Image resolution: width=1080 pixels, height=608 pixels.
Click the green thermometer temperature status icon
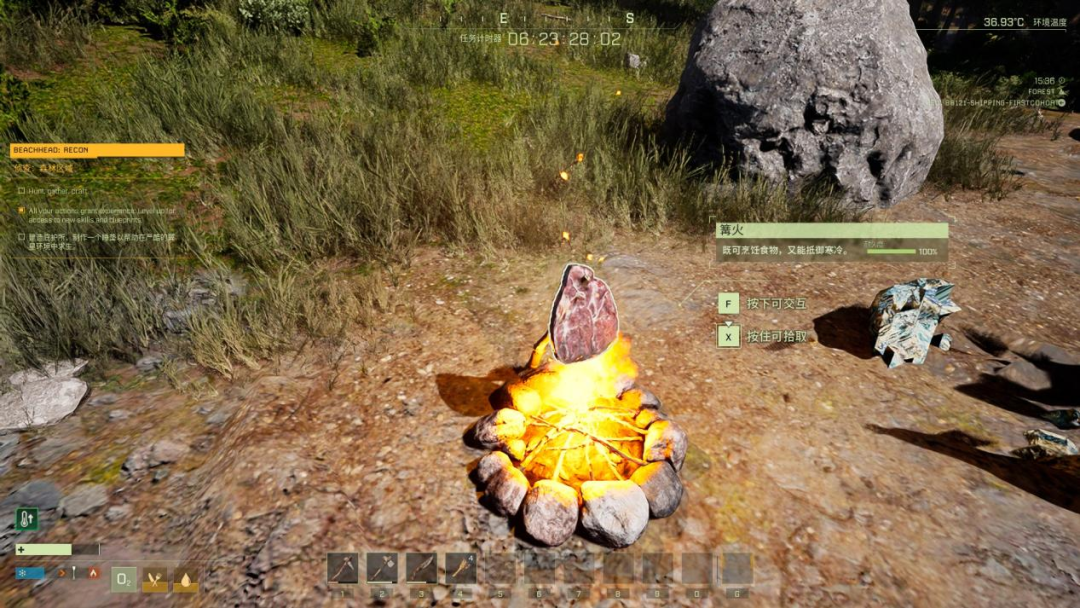[x=27, y=518]
